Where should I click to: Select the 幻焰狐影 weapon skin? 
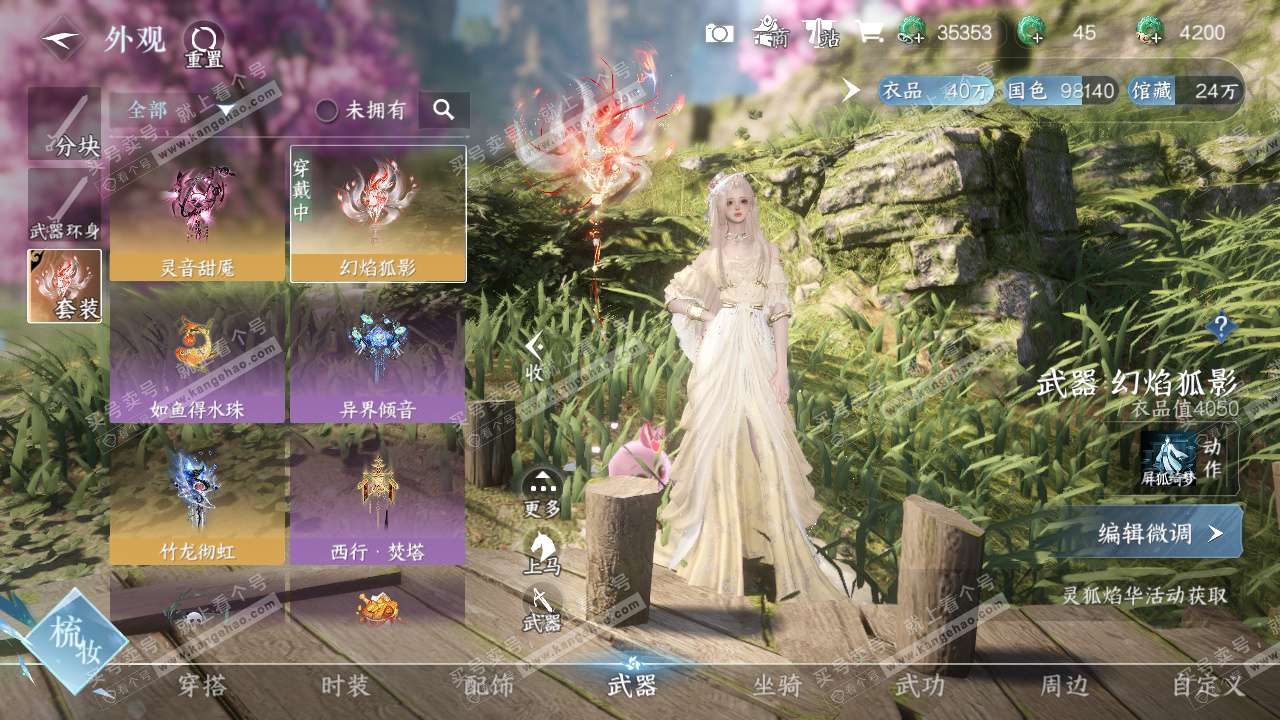(378, 214)
